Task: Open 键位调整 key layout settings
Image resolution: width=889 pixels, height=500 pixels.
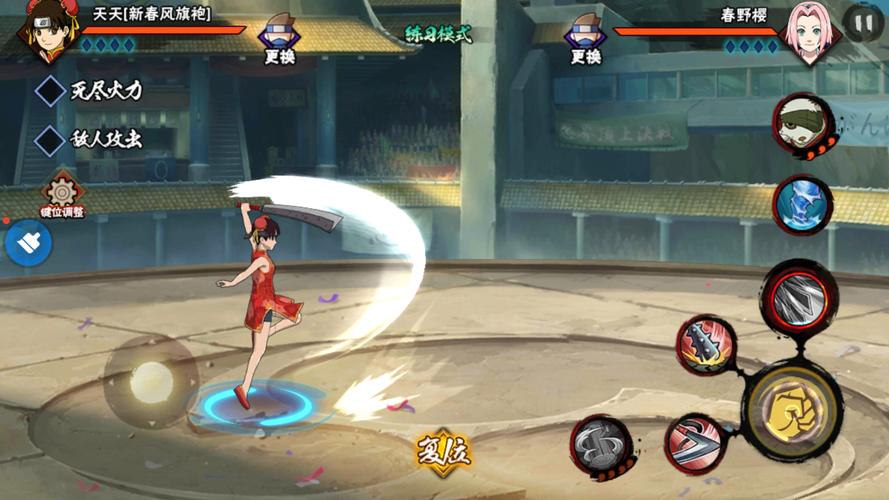Action: click(62, 194)
